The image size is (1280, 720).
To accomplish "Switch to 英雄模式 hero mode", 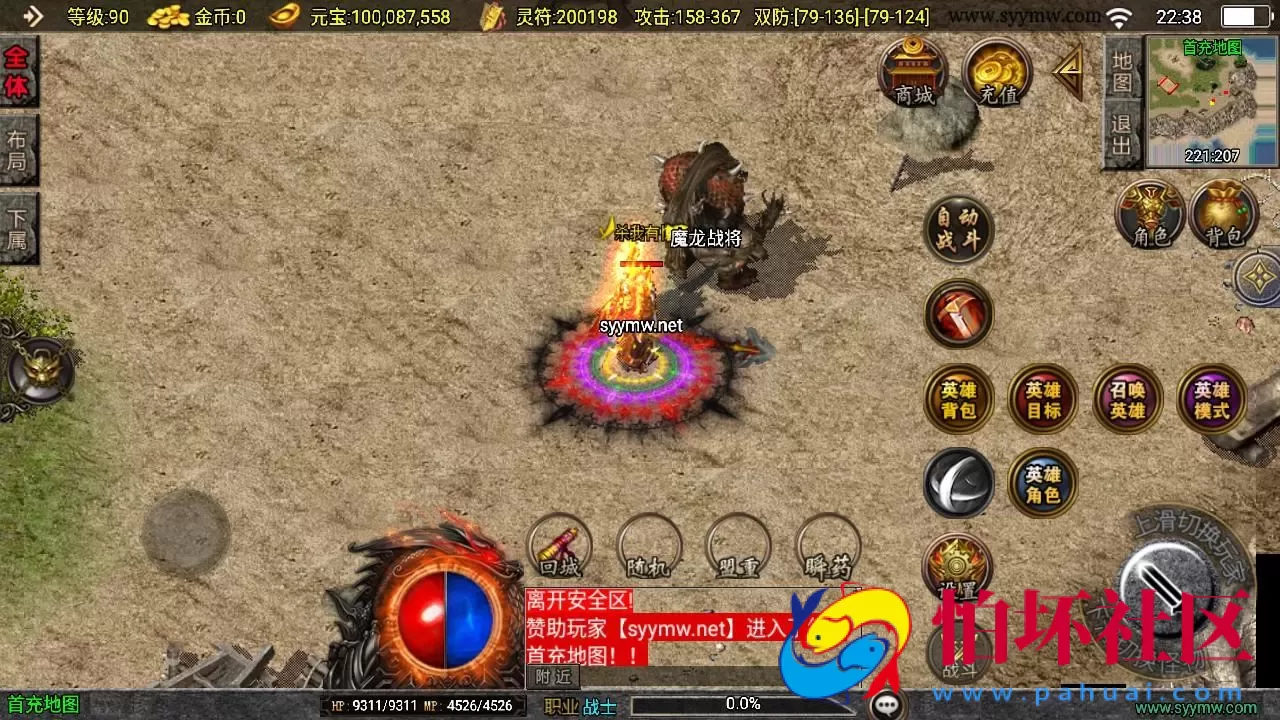I will coord(1211,399).
